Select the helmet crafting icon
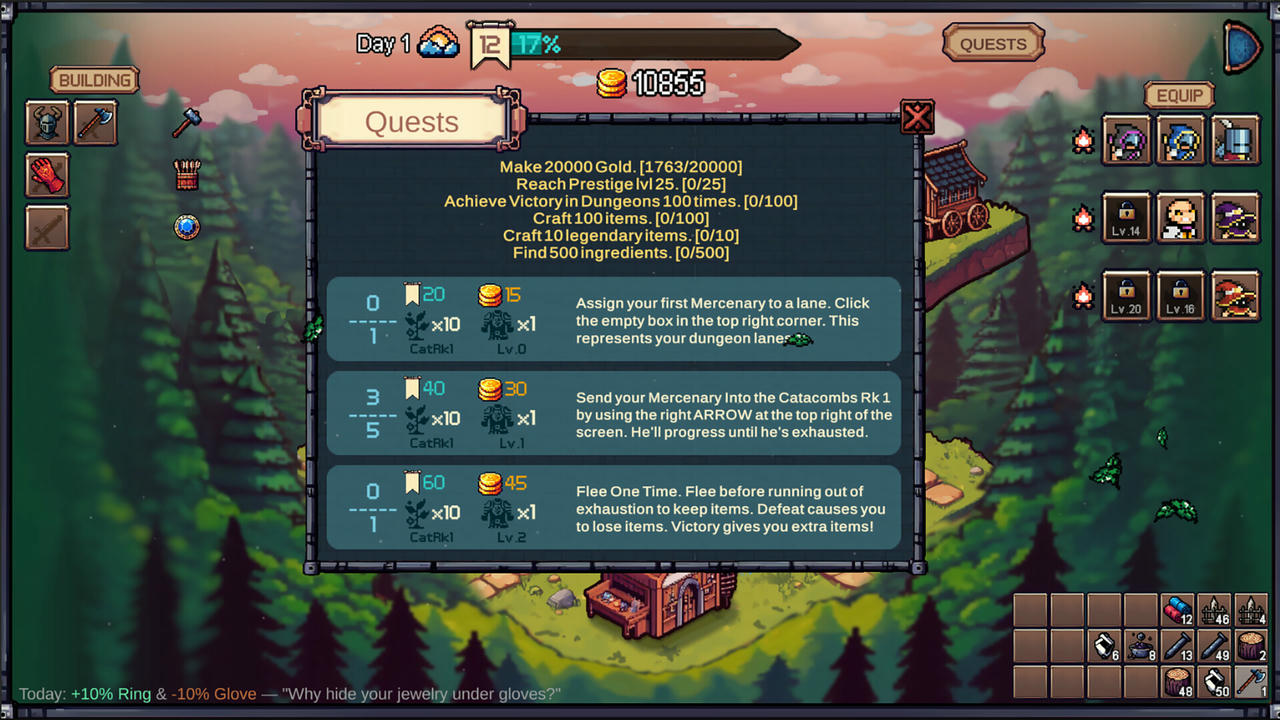The image size is (1280, 720). tap(46, 122)
